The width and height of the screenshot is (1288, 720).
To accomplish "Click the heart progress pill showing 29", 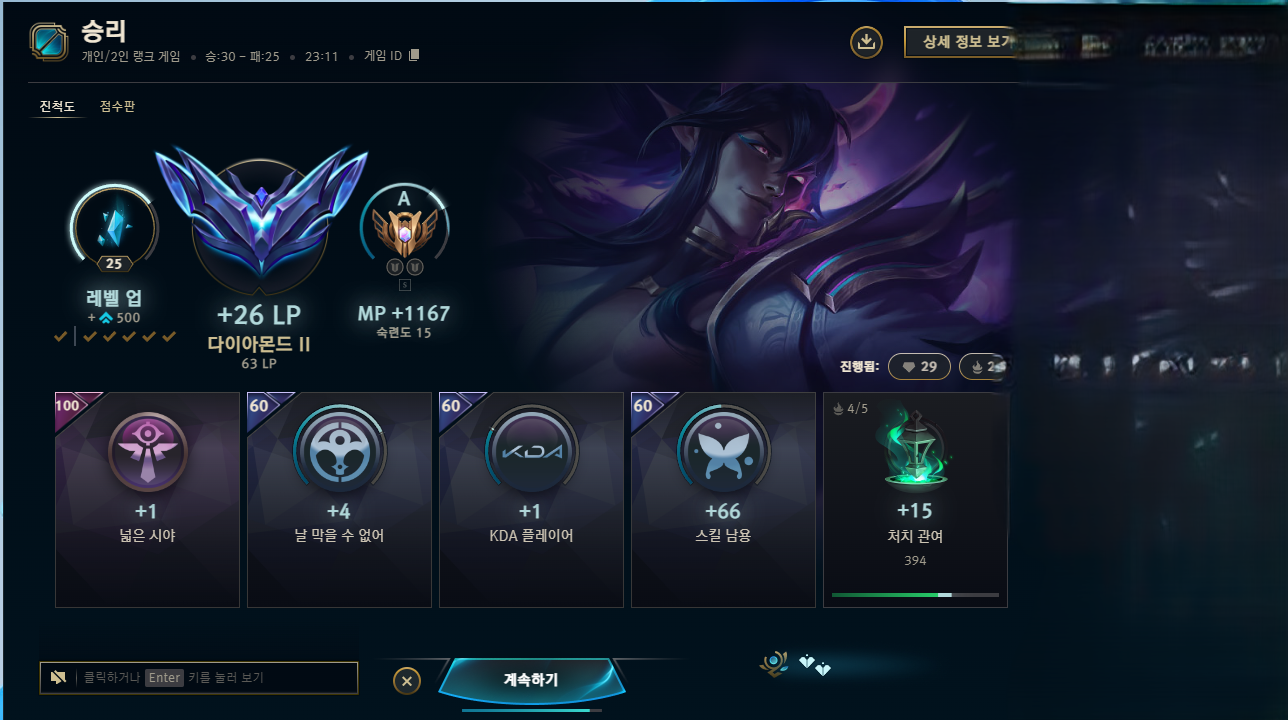I will (x=919, y=367).
